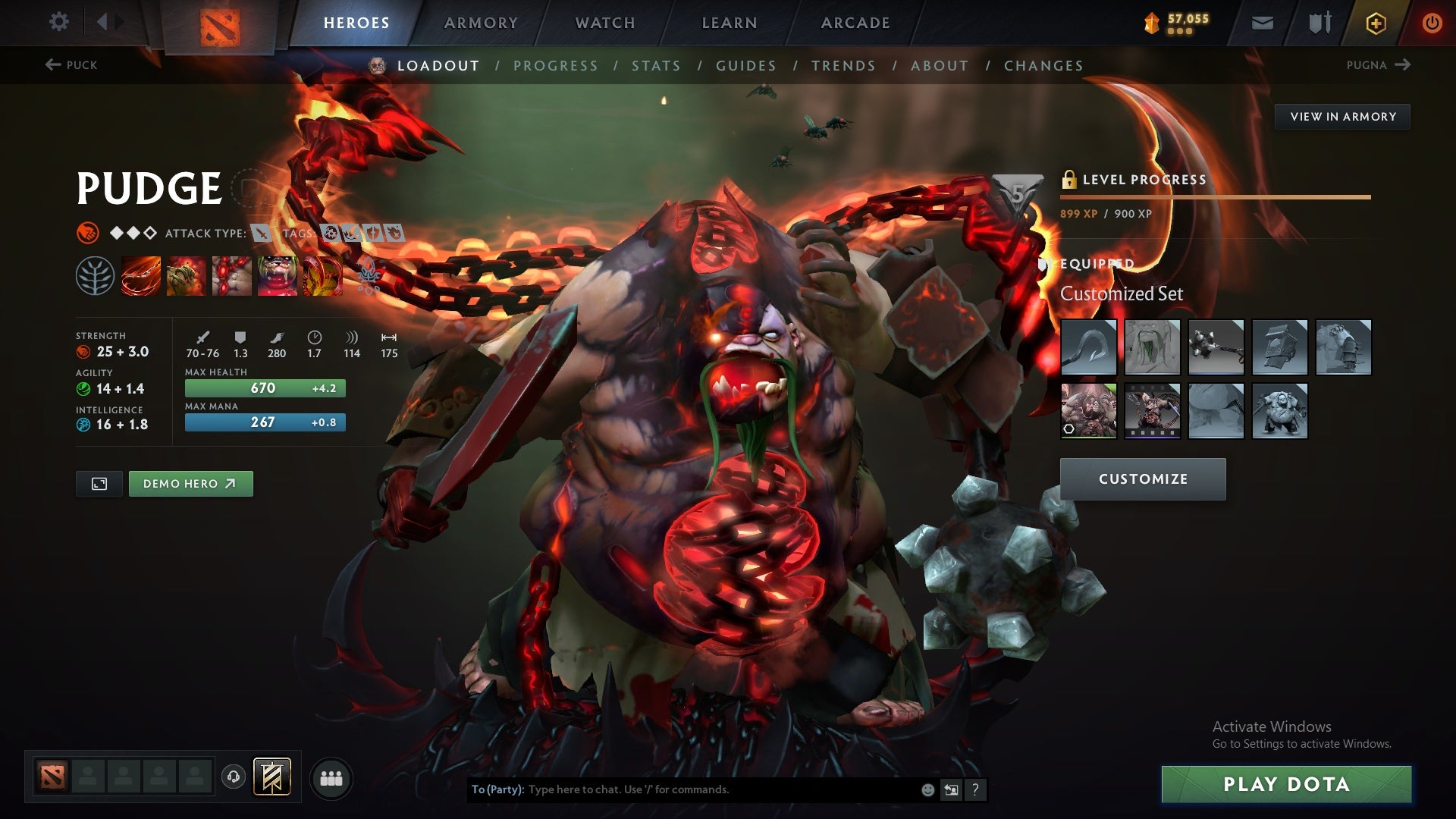Click the settings gear icon

pyautogui.click(x=59, y=22)
